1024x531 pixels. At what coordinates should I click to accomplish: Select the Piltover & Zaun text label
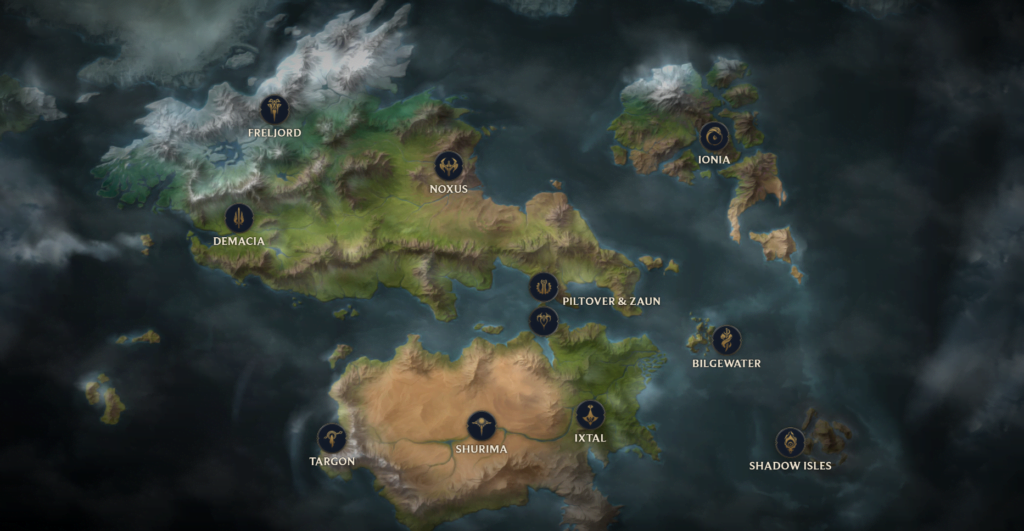click(x=611, y=301)
